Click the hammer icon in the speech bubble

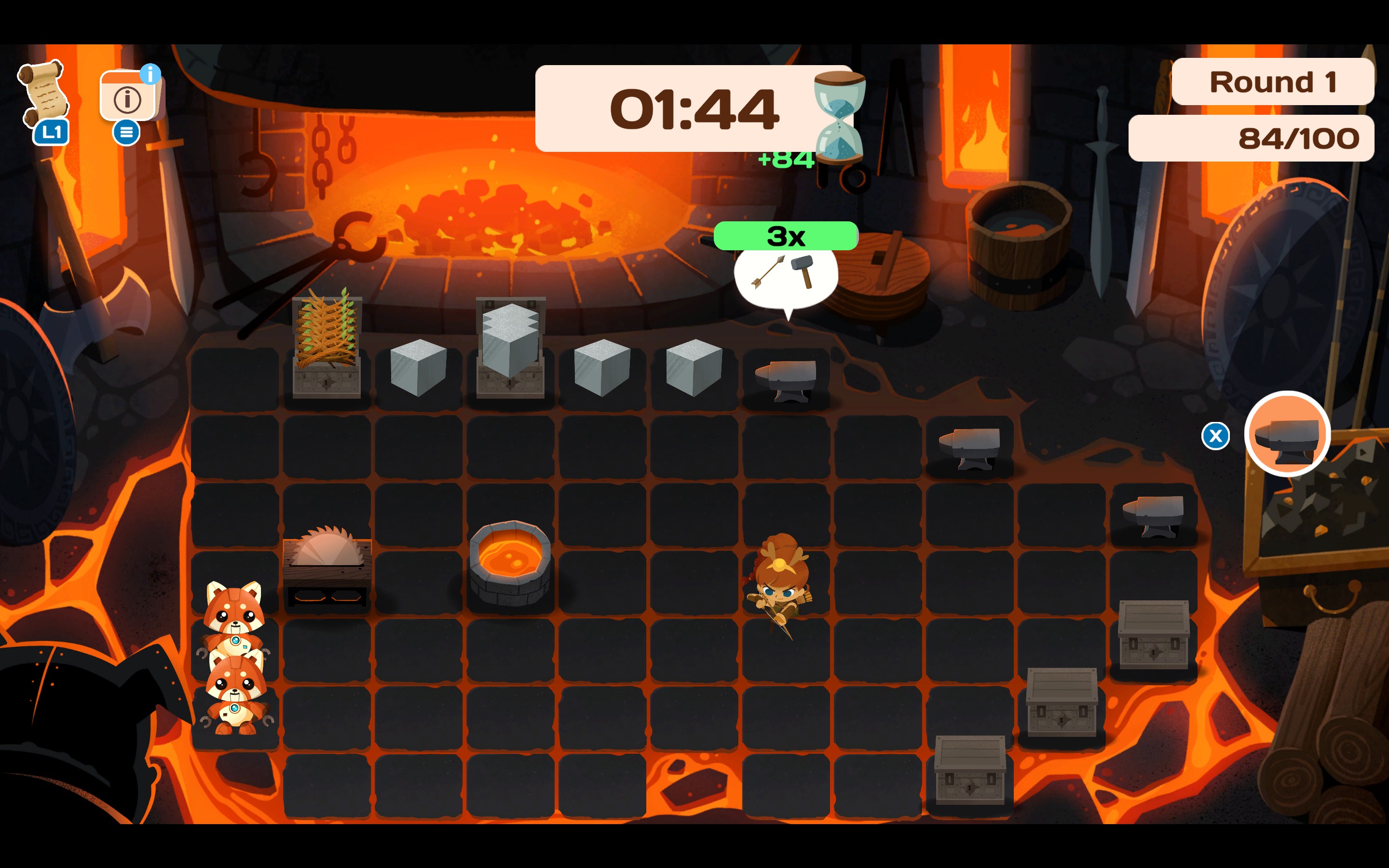[x=804, y=271]
